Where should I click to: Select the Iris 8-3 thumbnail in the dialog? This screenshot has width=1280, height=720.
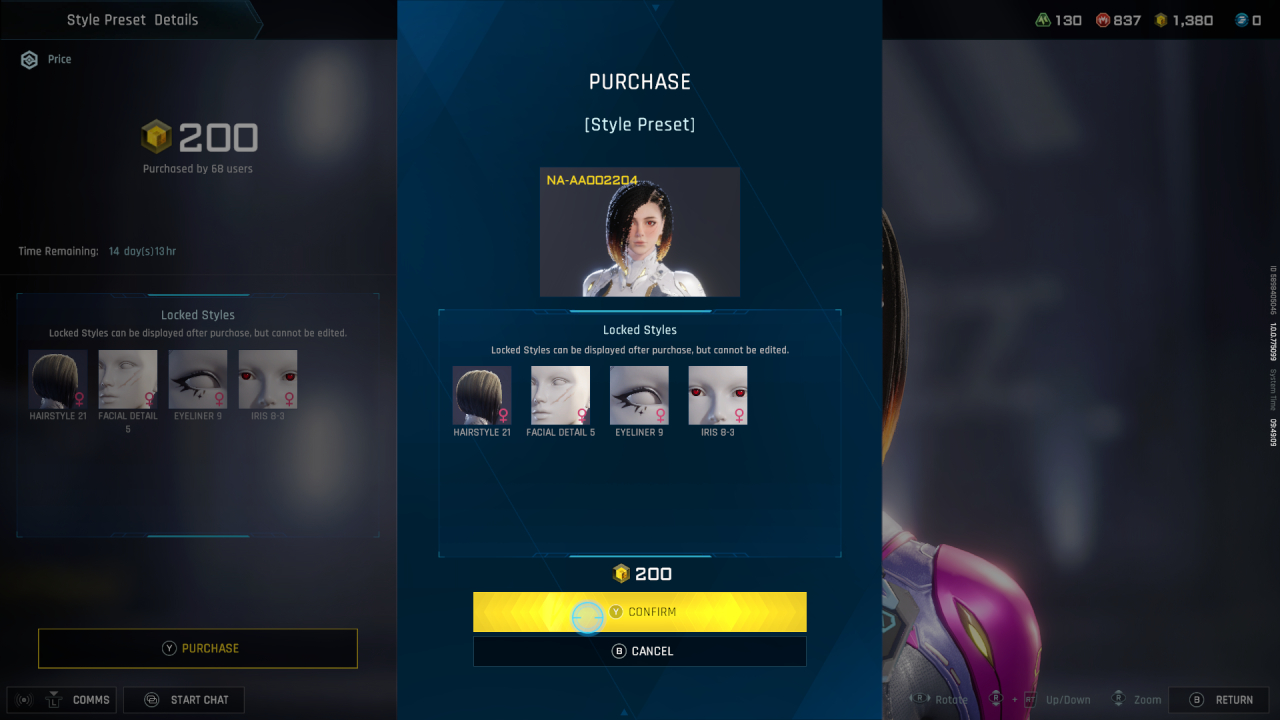718,395
